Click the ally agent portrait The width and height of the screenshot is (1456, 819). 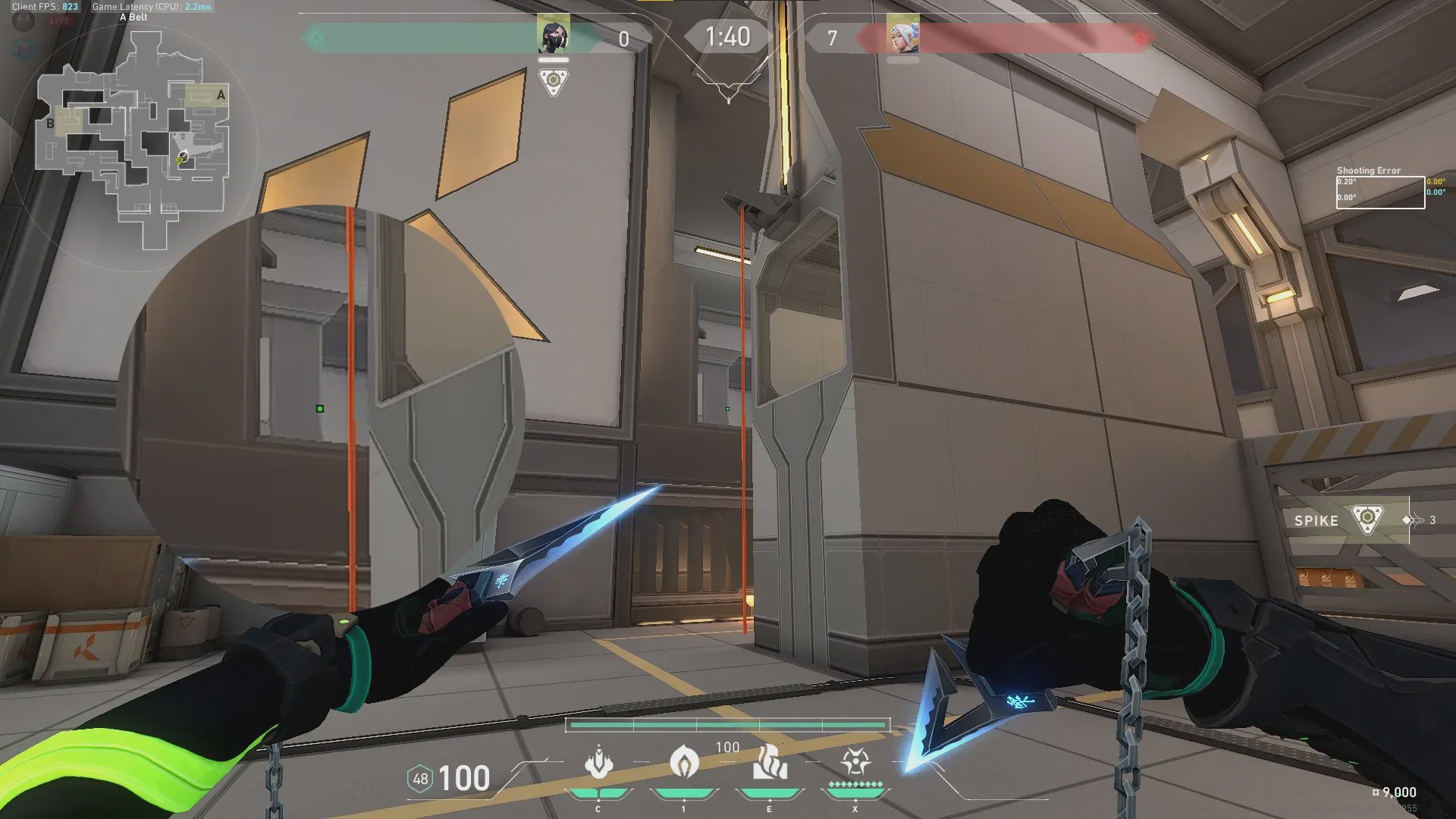[x=554, y=36]
